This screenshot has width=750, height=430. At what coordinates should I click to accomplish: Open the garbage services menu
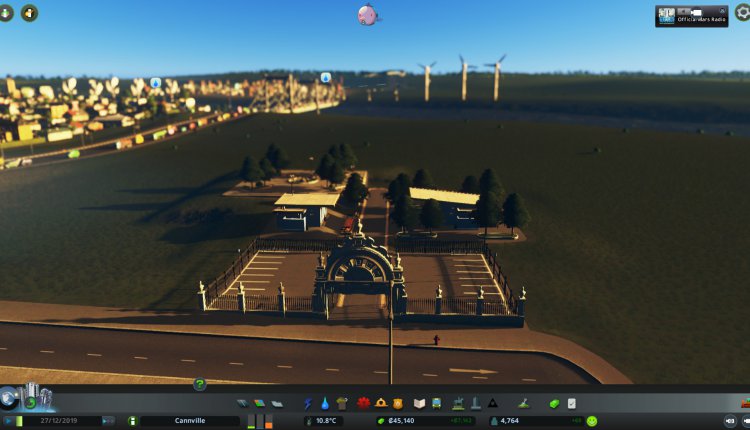coord(342,403)
